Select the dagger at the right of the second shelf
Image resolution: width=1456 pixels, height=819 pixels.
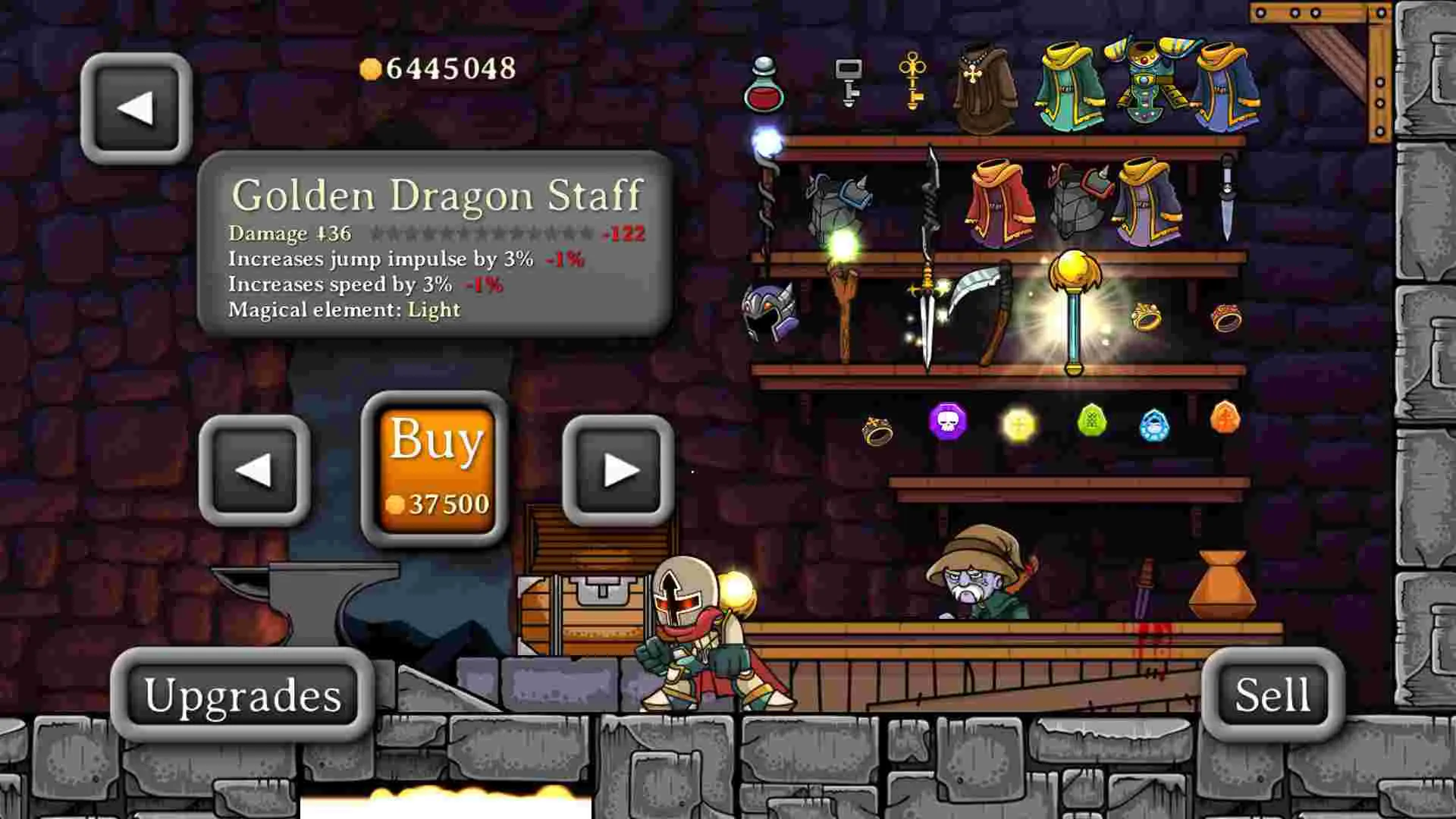point(1228,197)
